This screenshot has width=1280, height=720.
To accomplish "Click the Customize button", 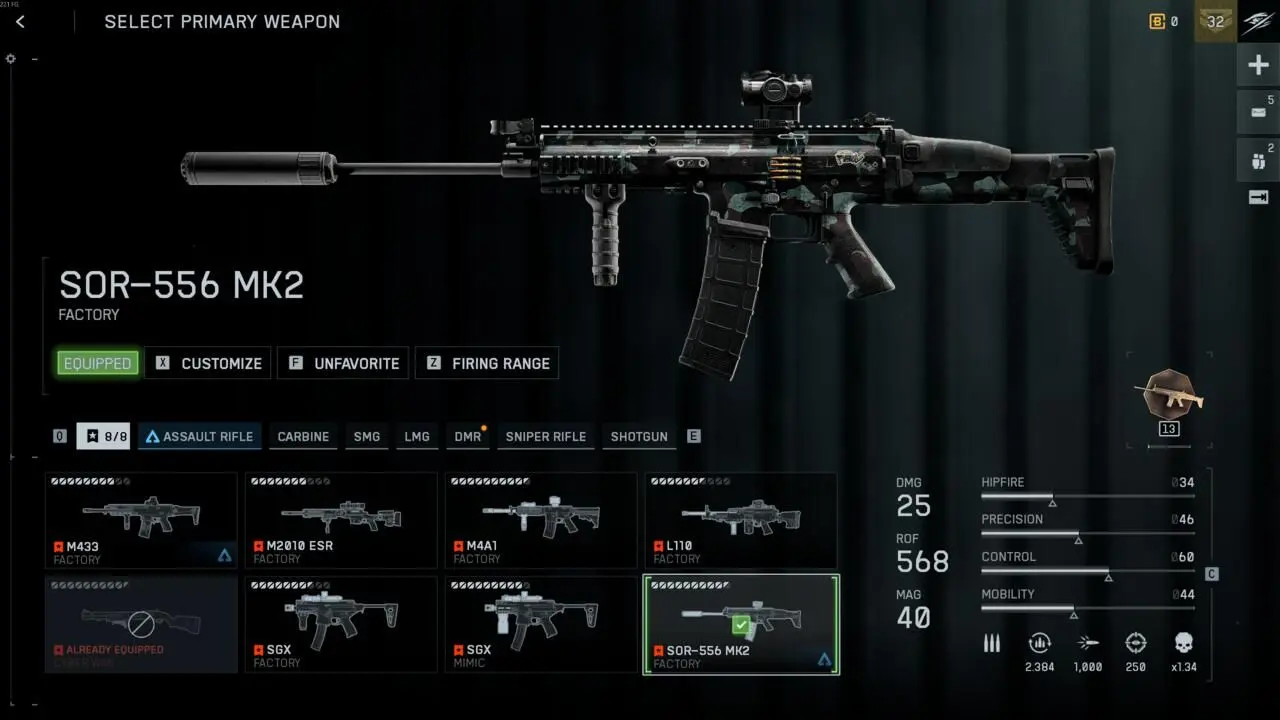I will (207, 363).
